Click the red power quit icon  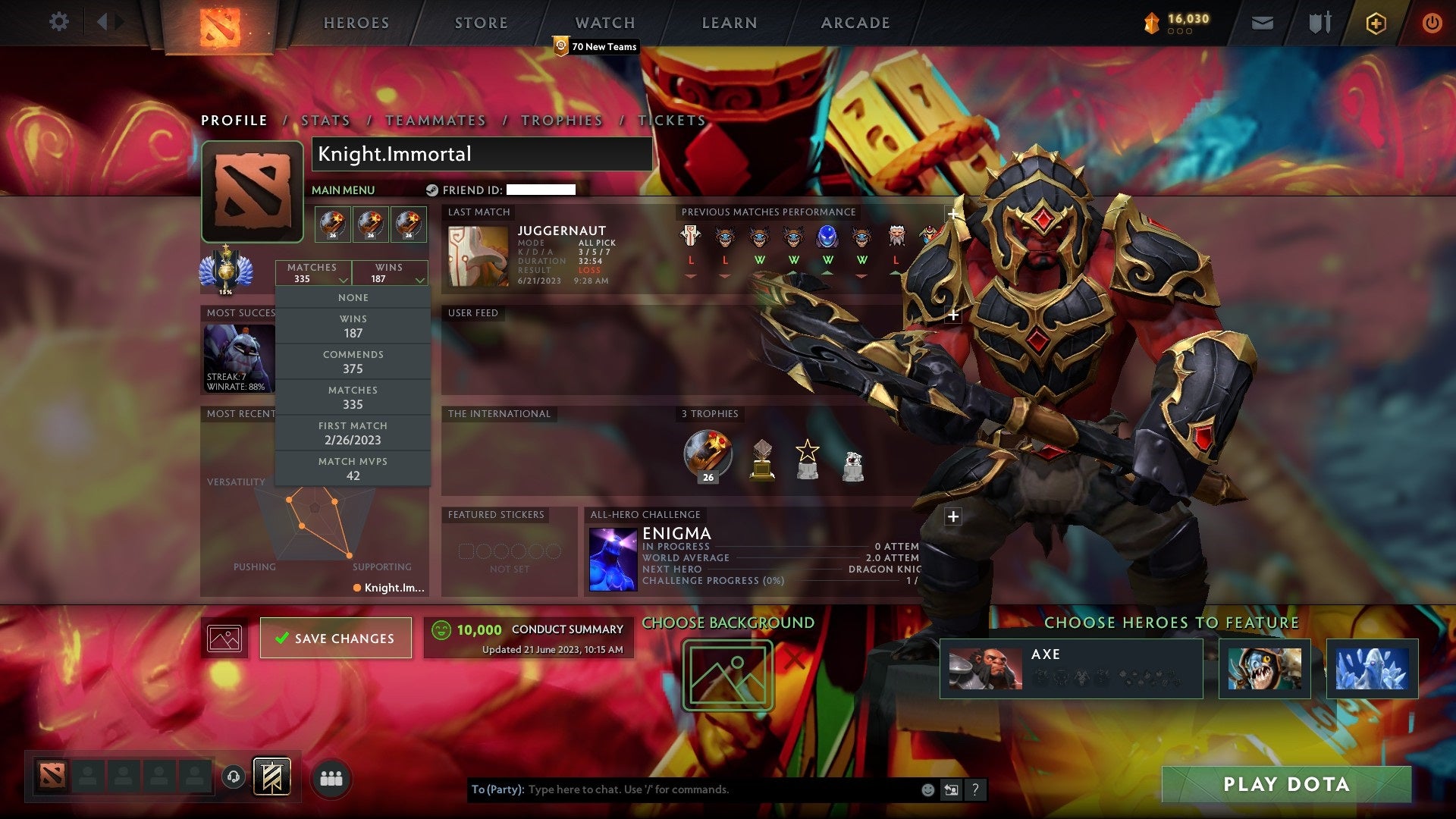[x=1432, y=23]
